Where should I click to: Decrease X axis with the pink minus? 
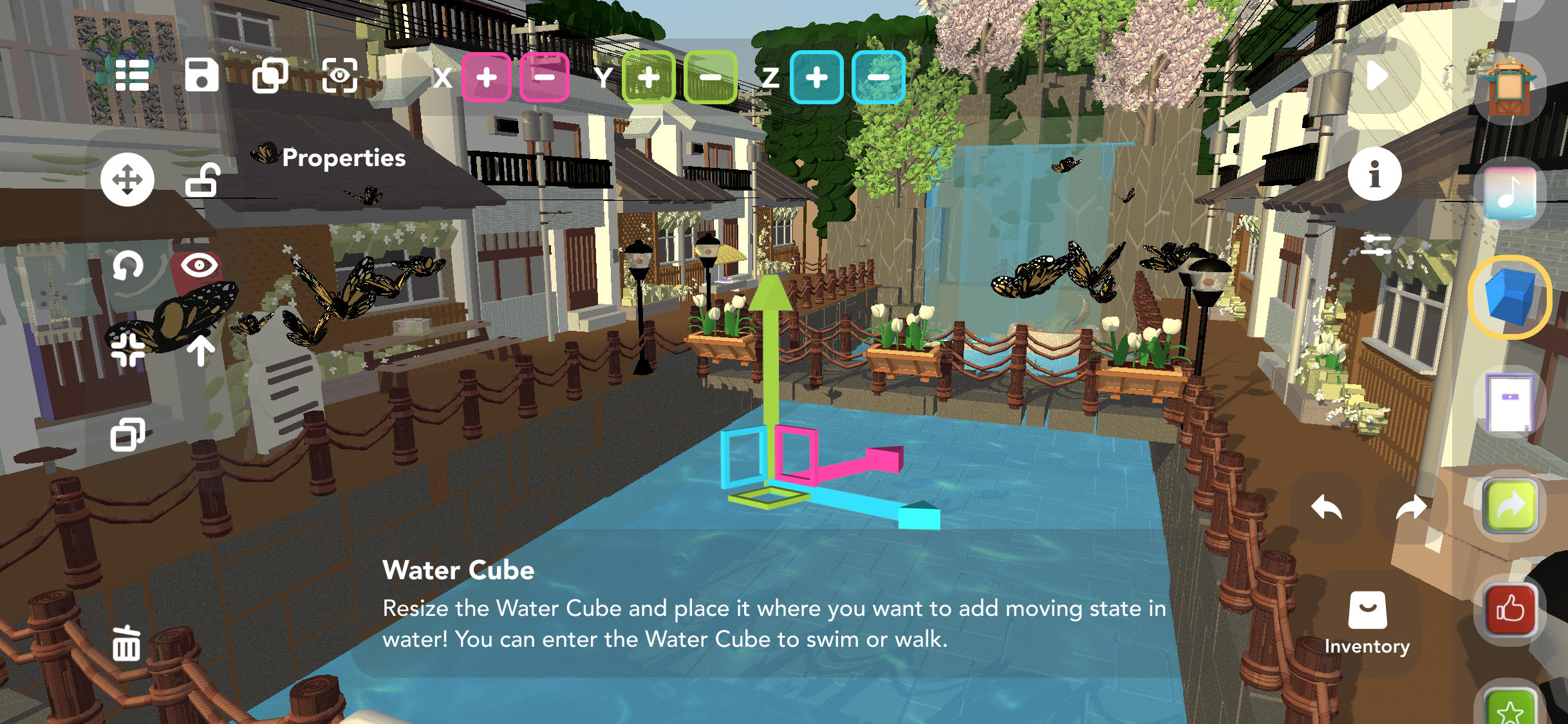click(x=545, y=77)
